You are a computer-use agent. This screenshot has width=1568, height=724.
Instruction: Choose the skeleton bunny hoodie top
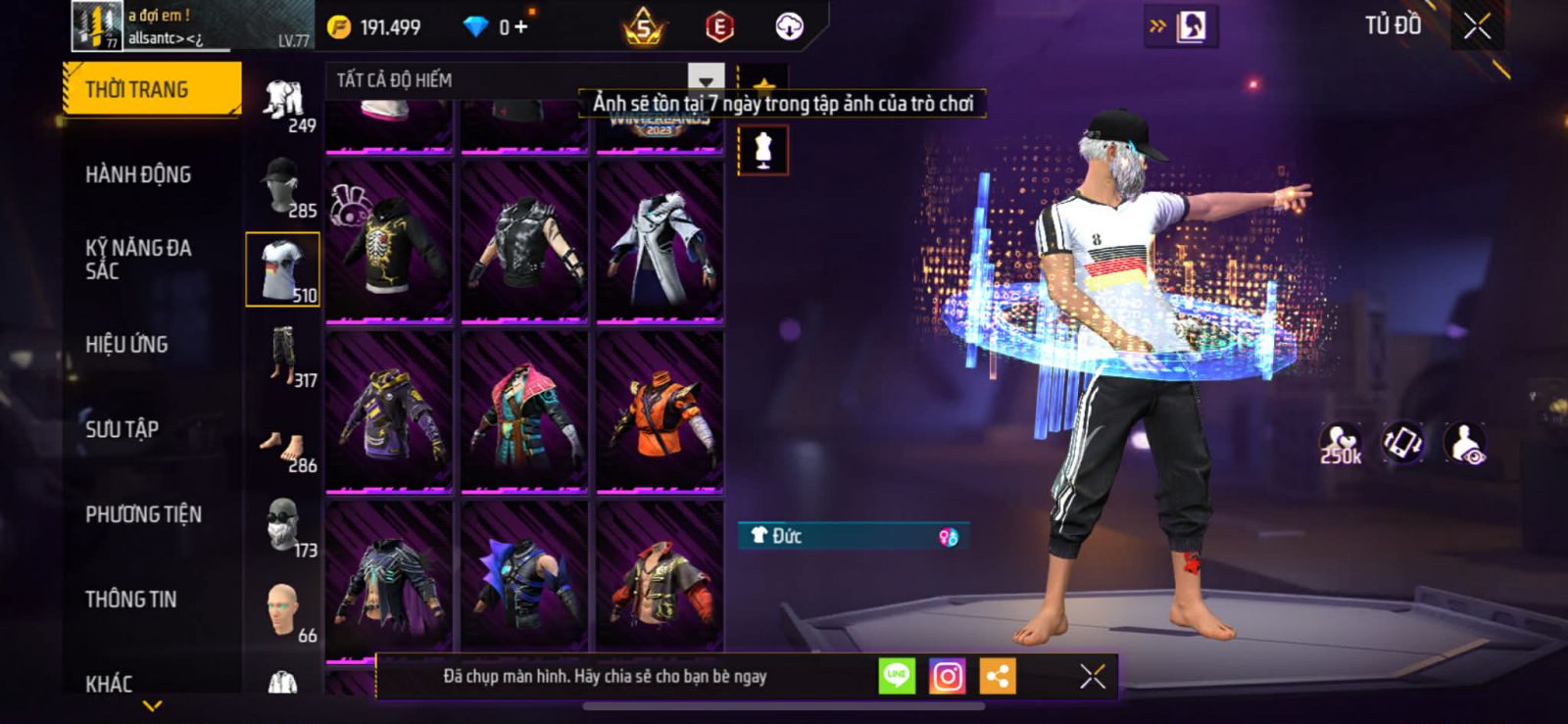click(x=389, y=241)
